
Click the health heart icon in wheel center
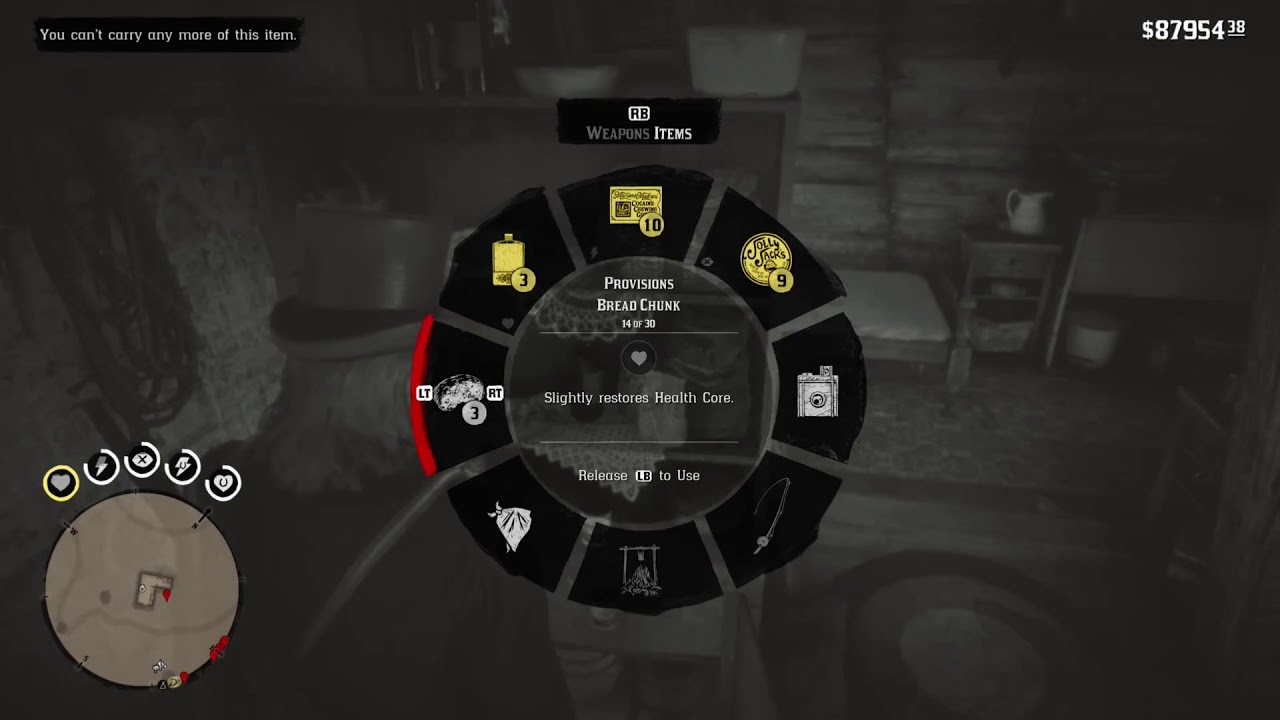pos(638,358)
